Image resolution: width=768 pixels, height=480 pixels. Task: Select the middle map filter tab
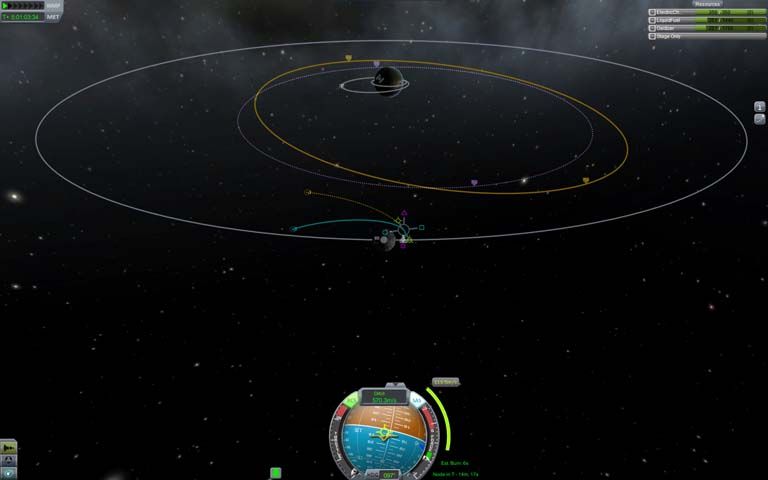(9, 459)
